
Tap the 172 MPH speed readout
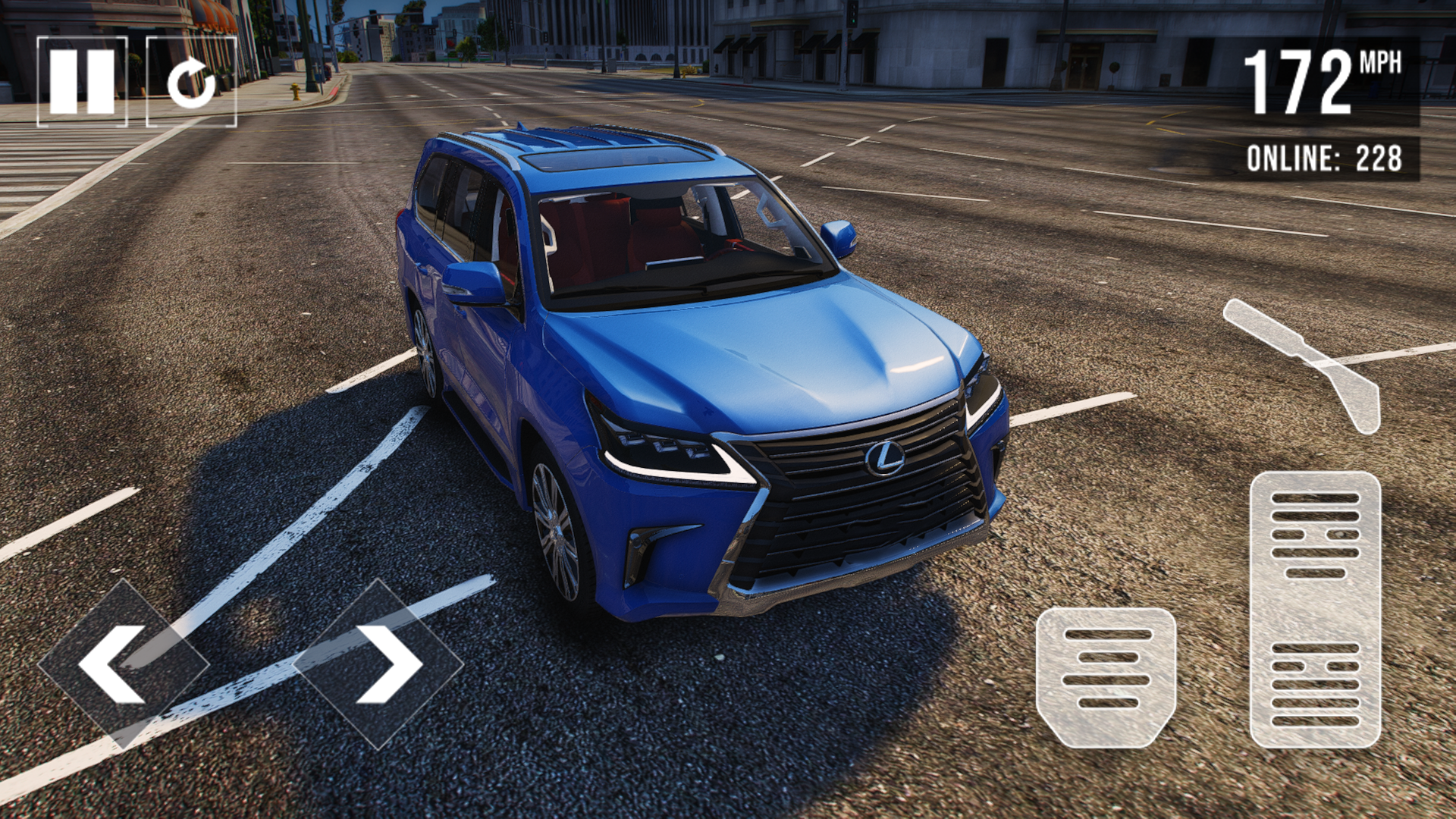(1323, 80)
